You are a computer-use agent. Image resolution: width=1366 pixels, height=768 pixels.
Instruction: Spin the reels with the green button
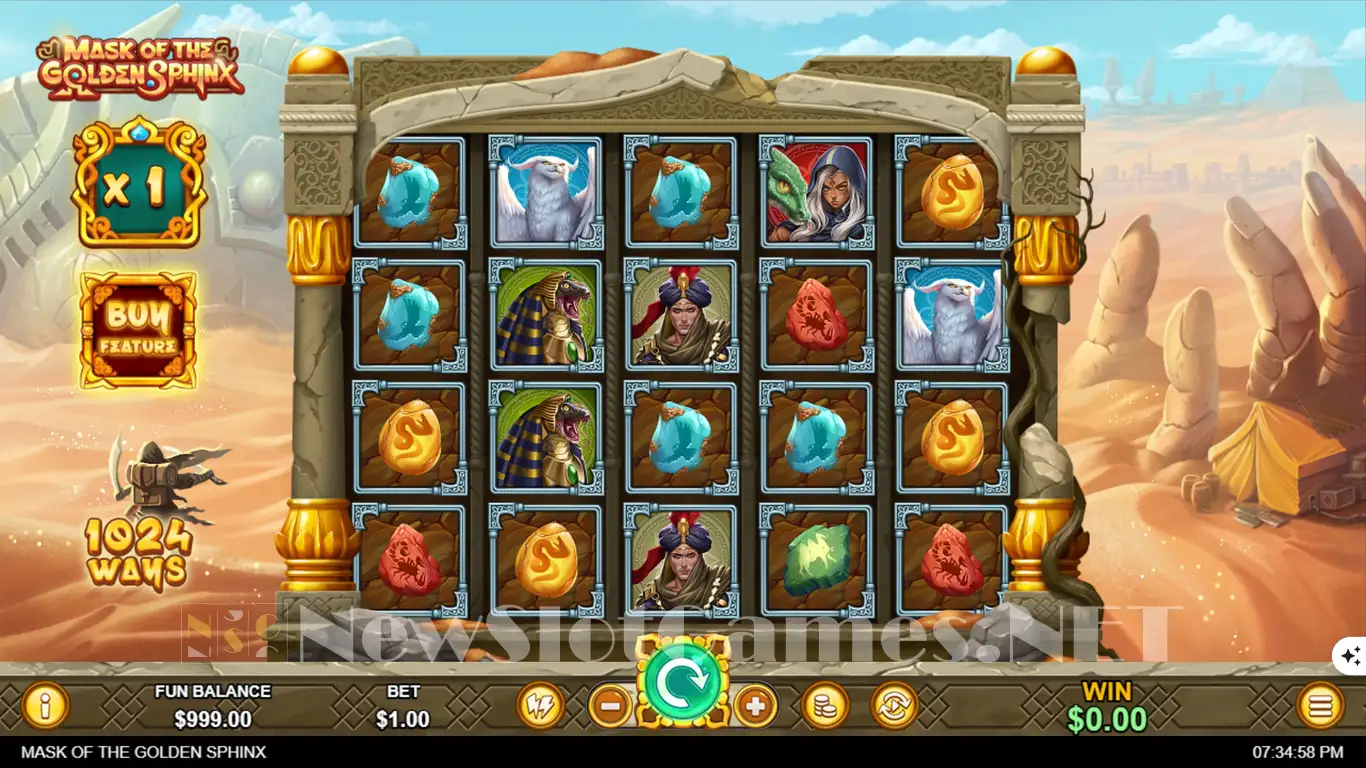point(684,683)
